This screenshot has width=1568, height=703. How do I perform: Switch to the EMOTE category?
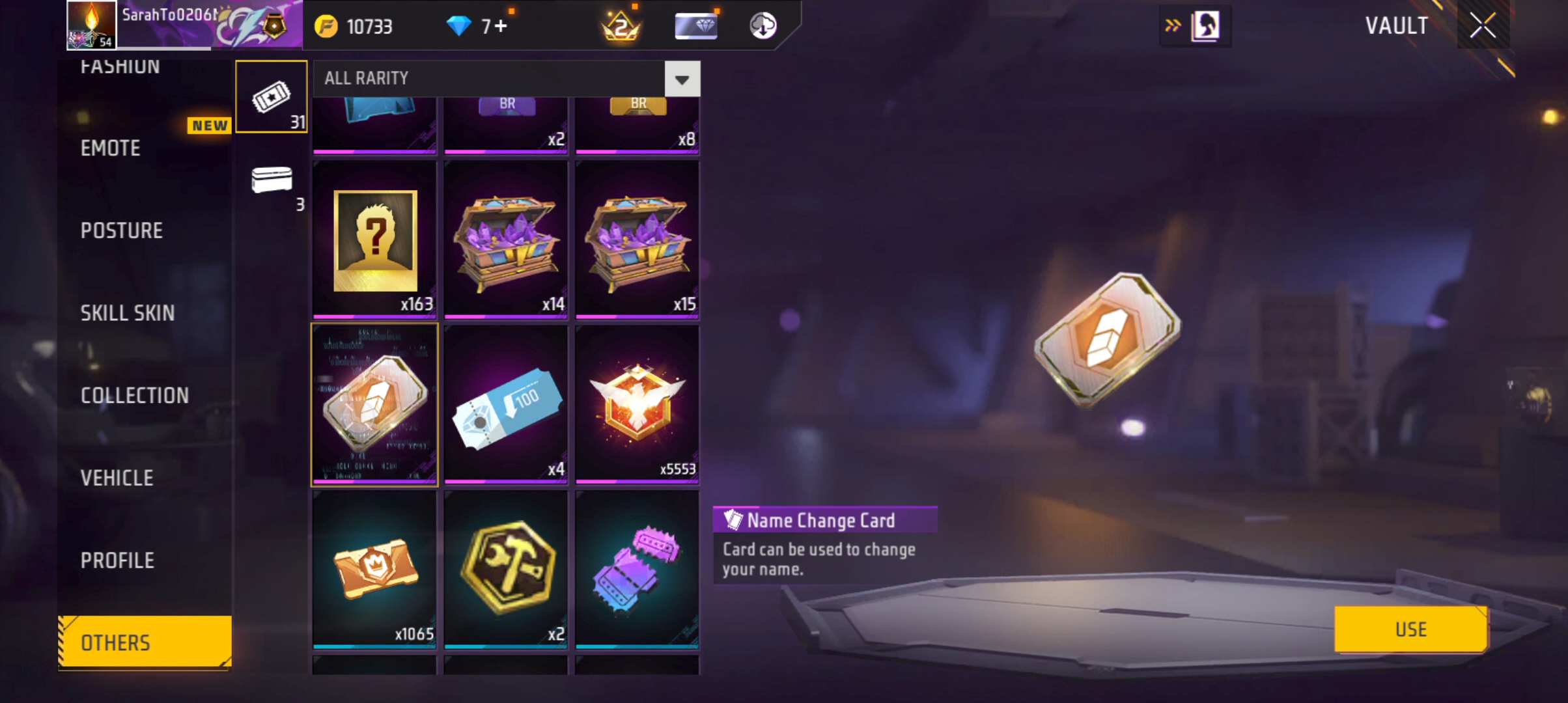pyautogui.click(x=110, y=148)
